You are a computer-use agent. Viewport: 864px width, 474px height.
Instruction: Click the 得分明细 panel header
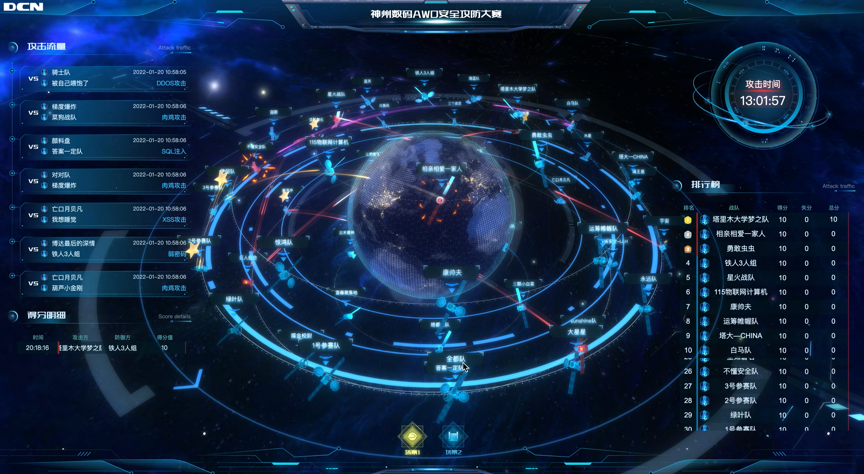[47, 316]
